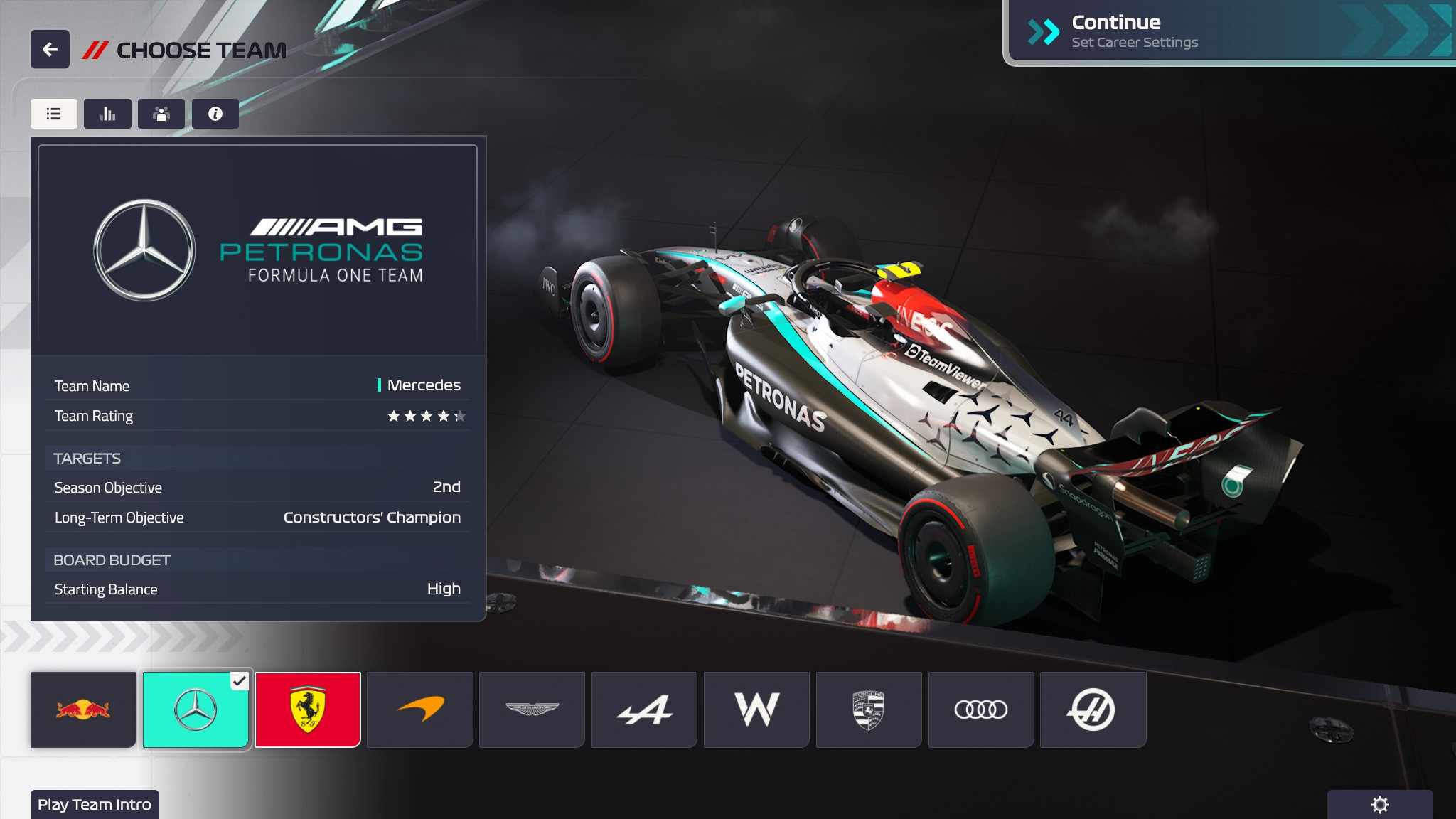Open the bar chart statistics tab
This screenshot has width=1456, height=819.
coord(107,114)
